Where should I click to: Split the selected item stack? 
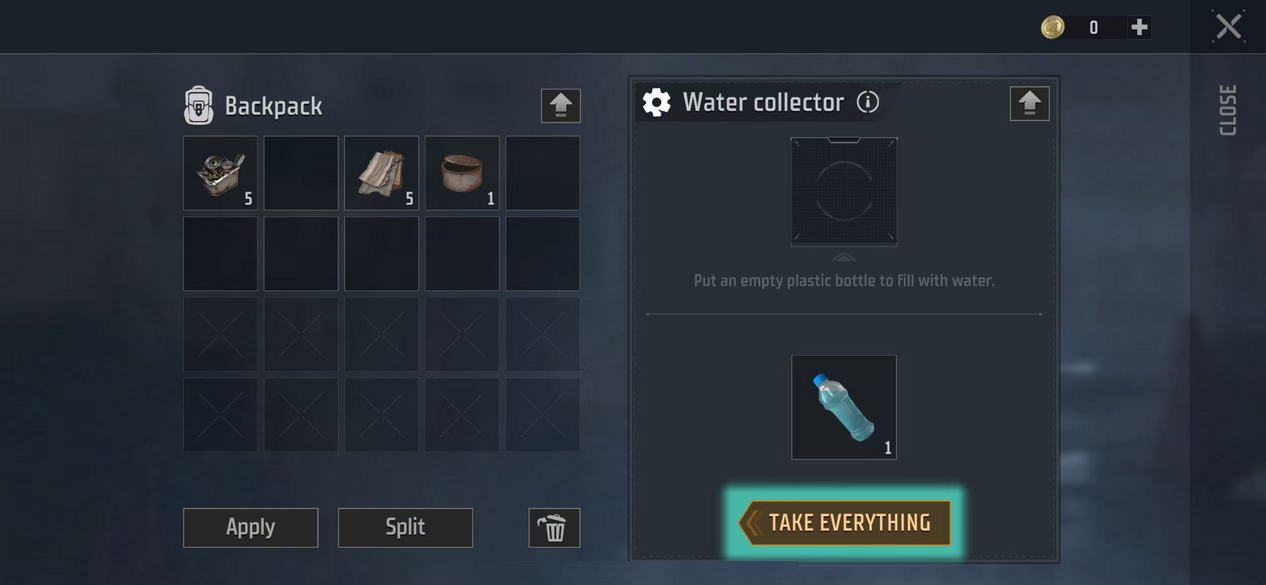pos(405,527)
